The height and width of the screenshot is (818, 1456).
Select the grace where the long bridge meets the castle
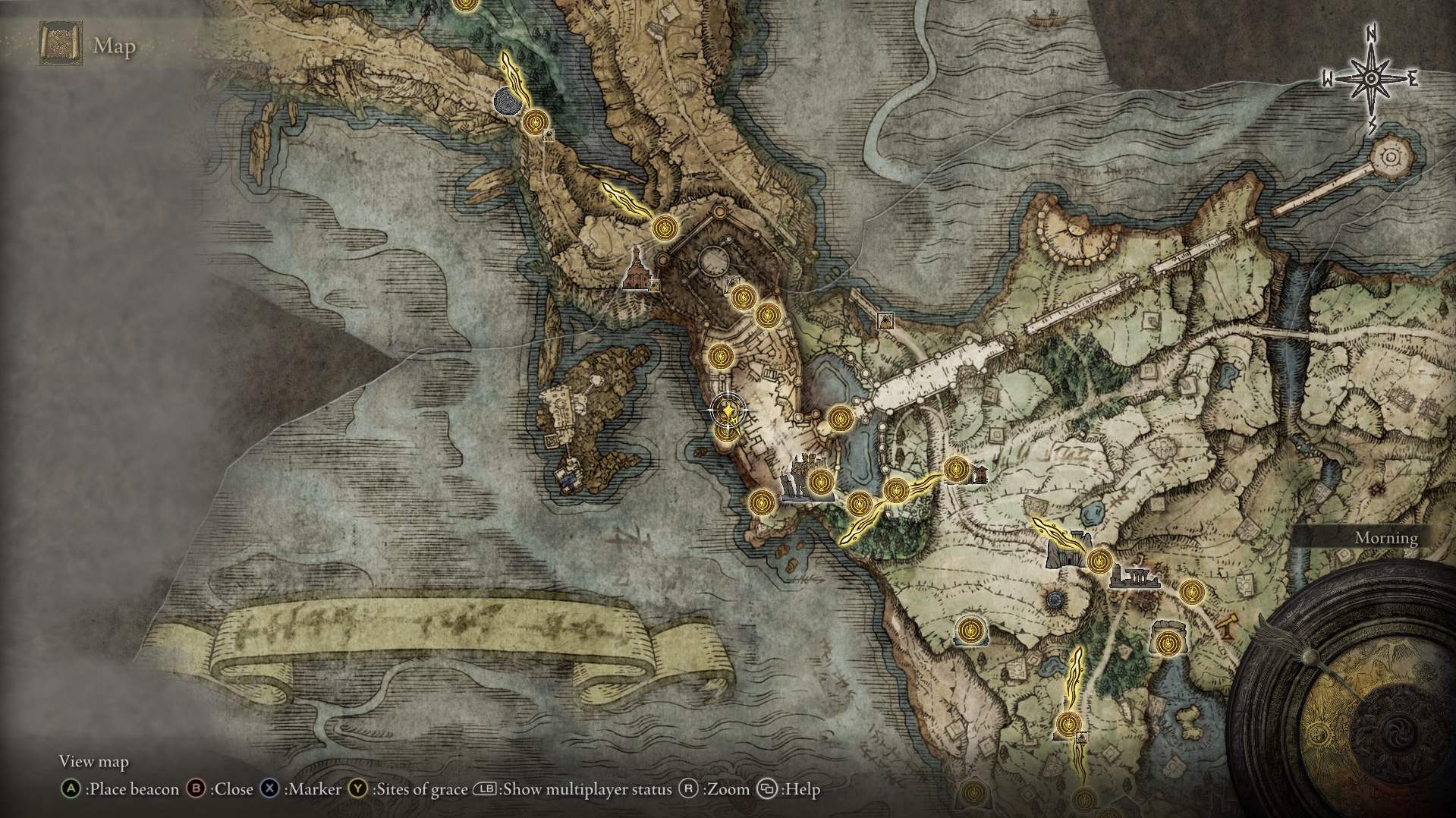click(838, 418)
